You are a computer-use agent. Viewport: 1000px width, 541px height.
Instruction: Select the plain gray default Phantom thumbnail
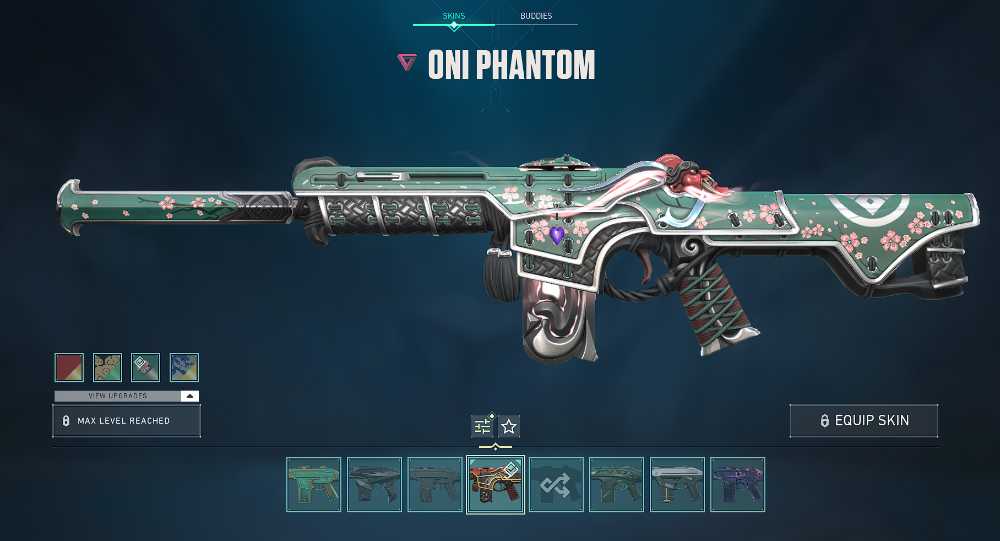click(435, 485)
